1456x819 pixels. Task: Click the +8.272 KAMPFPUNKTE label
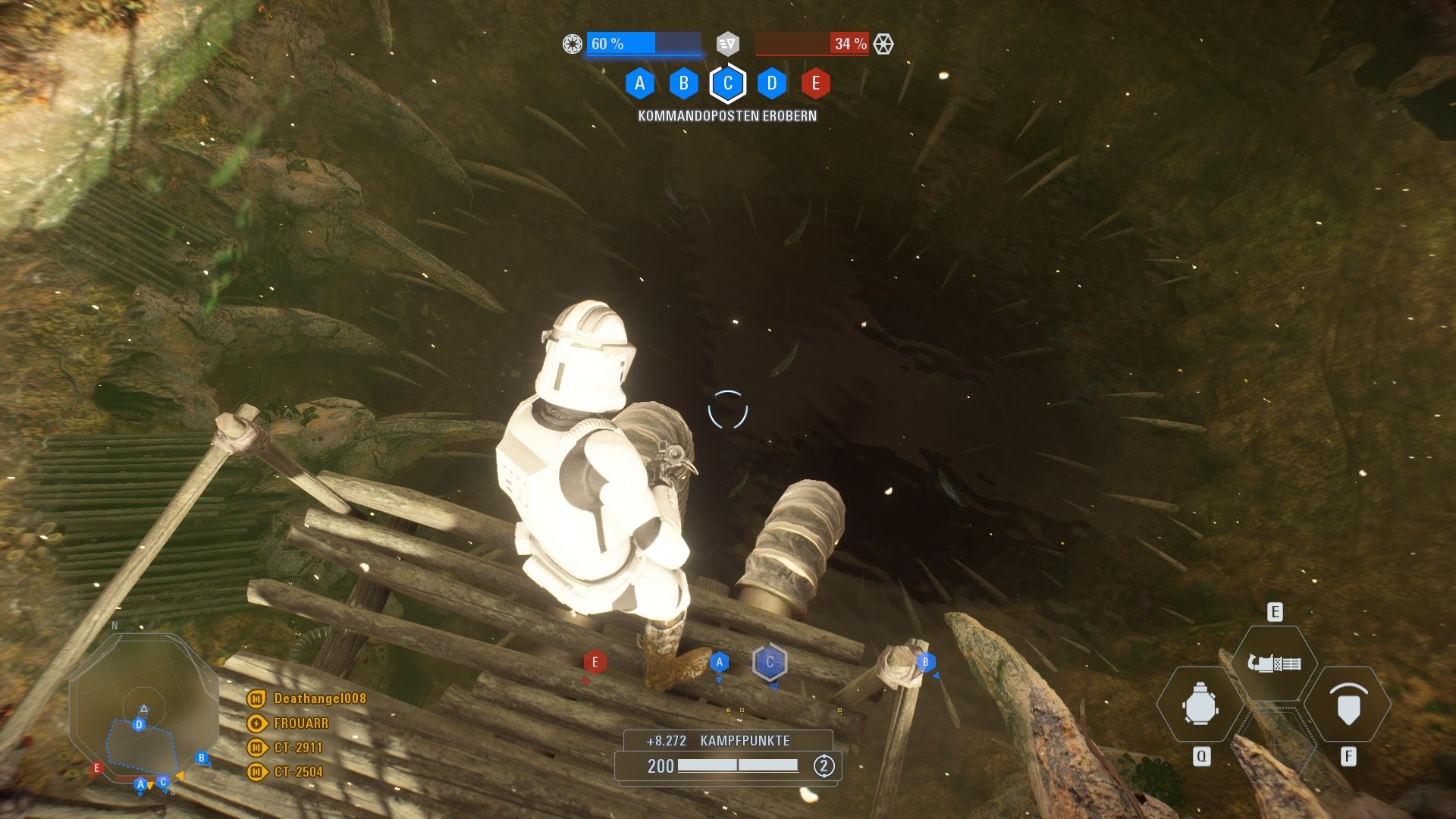click(719, 742)
